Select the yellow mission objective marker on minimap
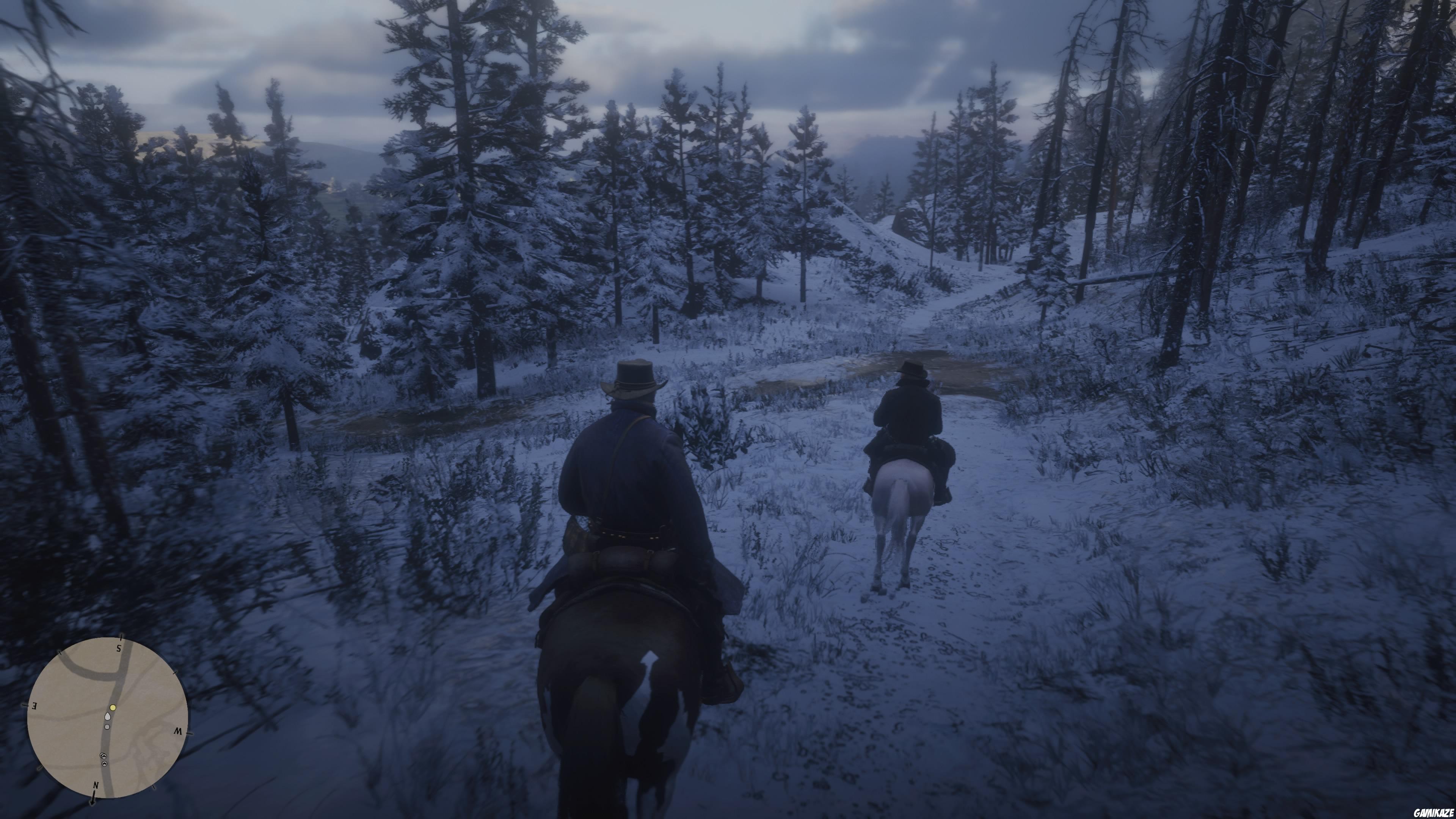Screen dimensions: 1456x819 pos(113,708)
